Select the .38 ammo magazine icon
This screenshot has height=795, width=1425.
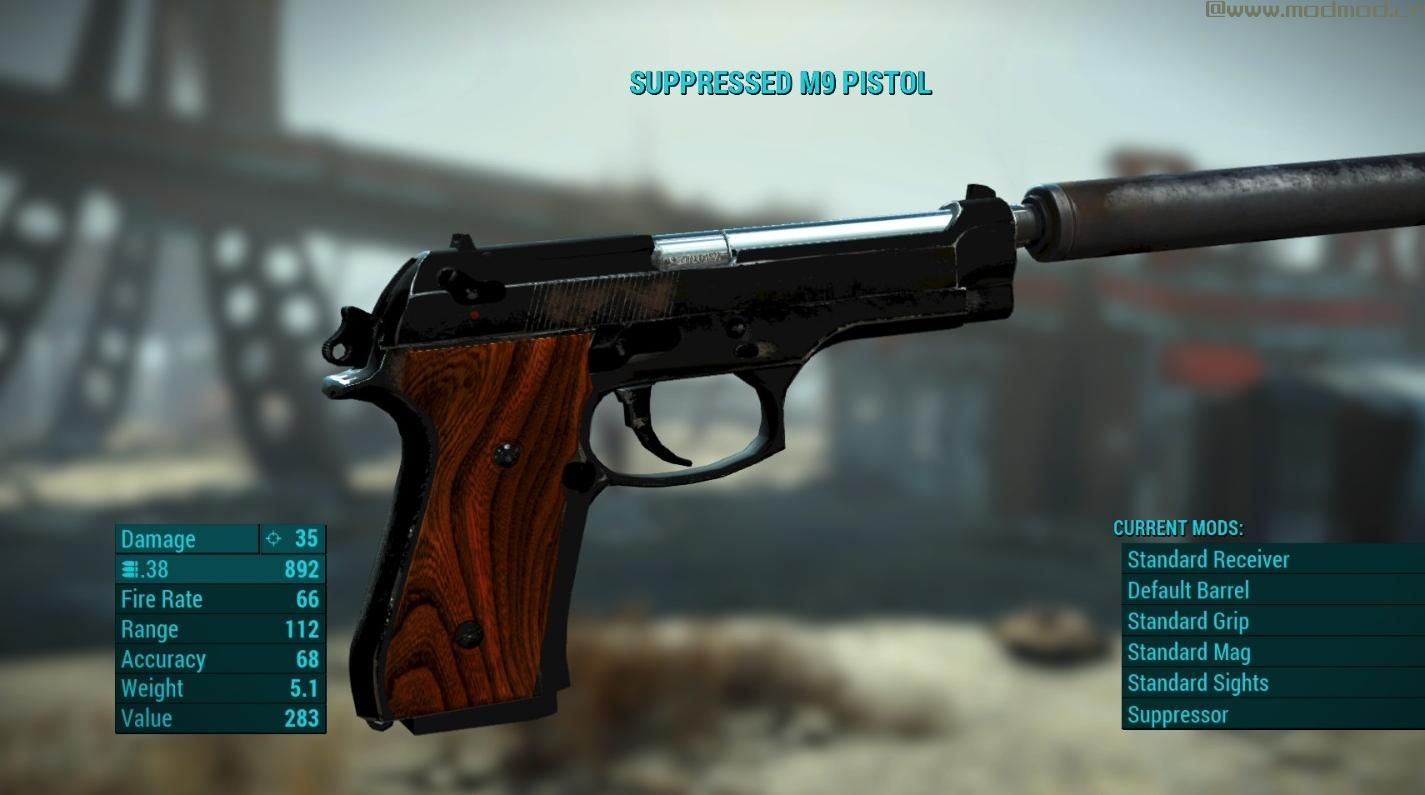(x=130, y=568)
